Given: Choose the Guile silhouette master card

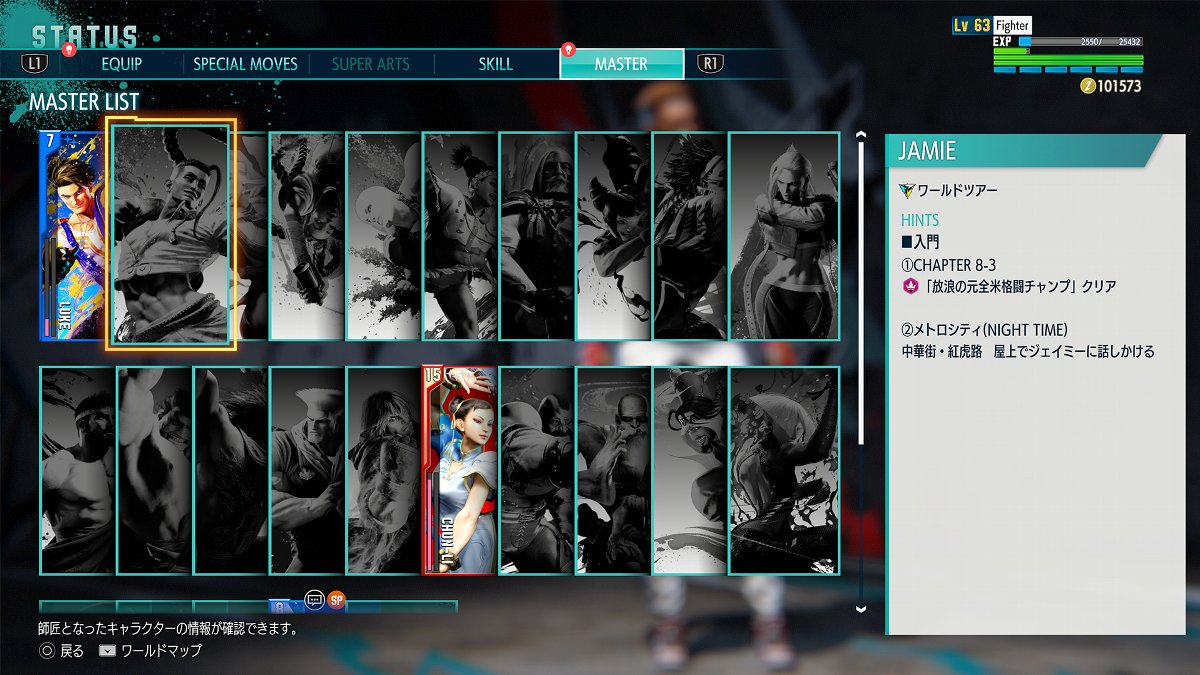Looking at the screenshot, I should [x=308, y=470].
